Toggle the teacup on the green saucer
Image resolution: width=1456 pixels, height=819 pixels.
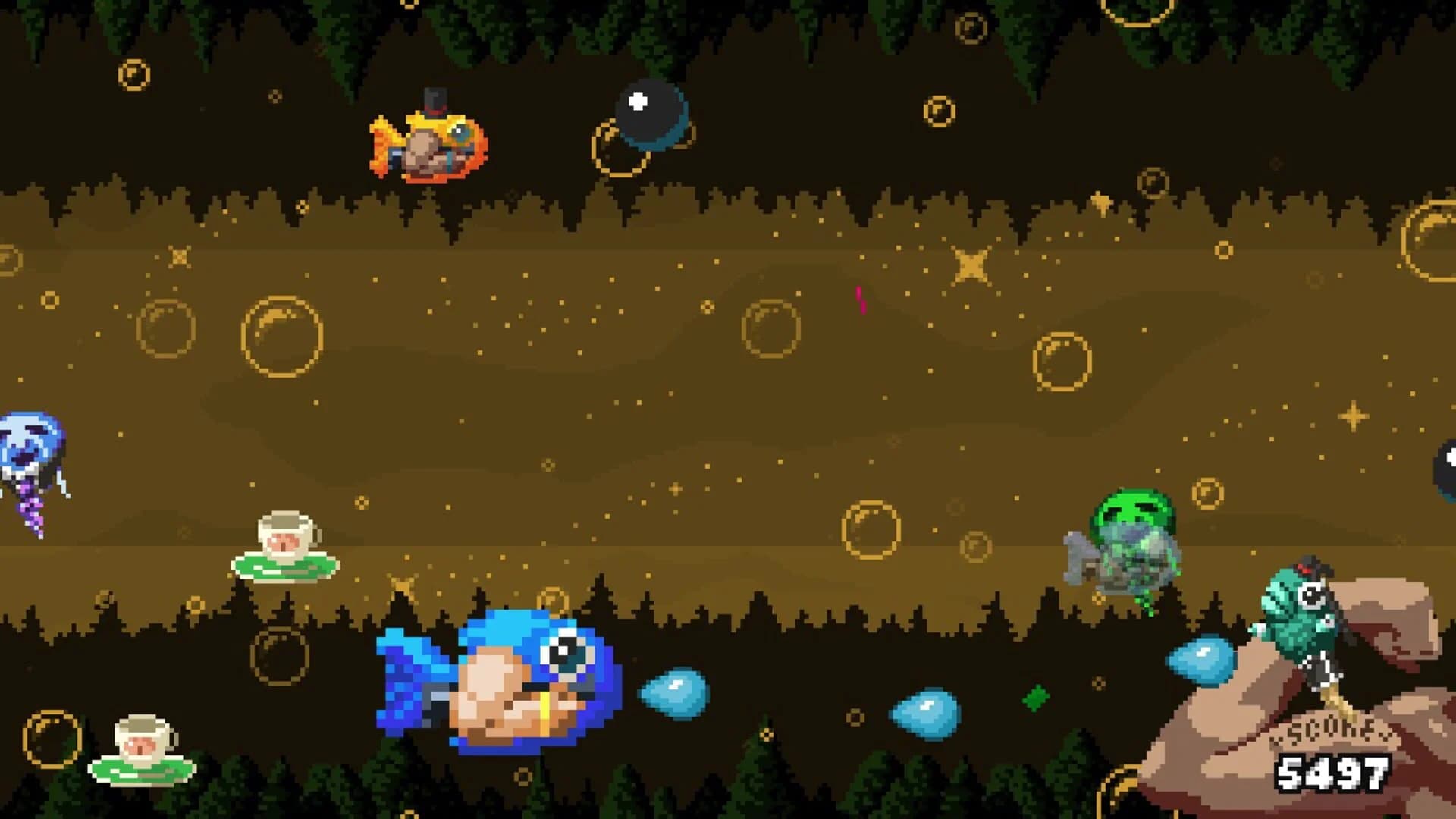click(284, 542)
